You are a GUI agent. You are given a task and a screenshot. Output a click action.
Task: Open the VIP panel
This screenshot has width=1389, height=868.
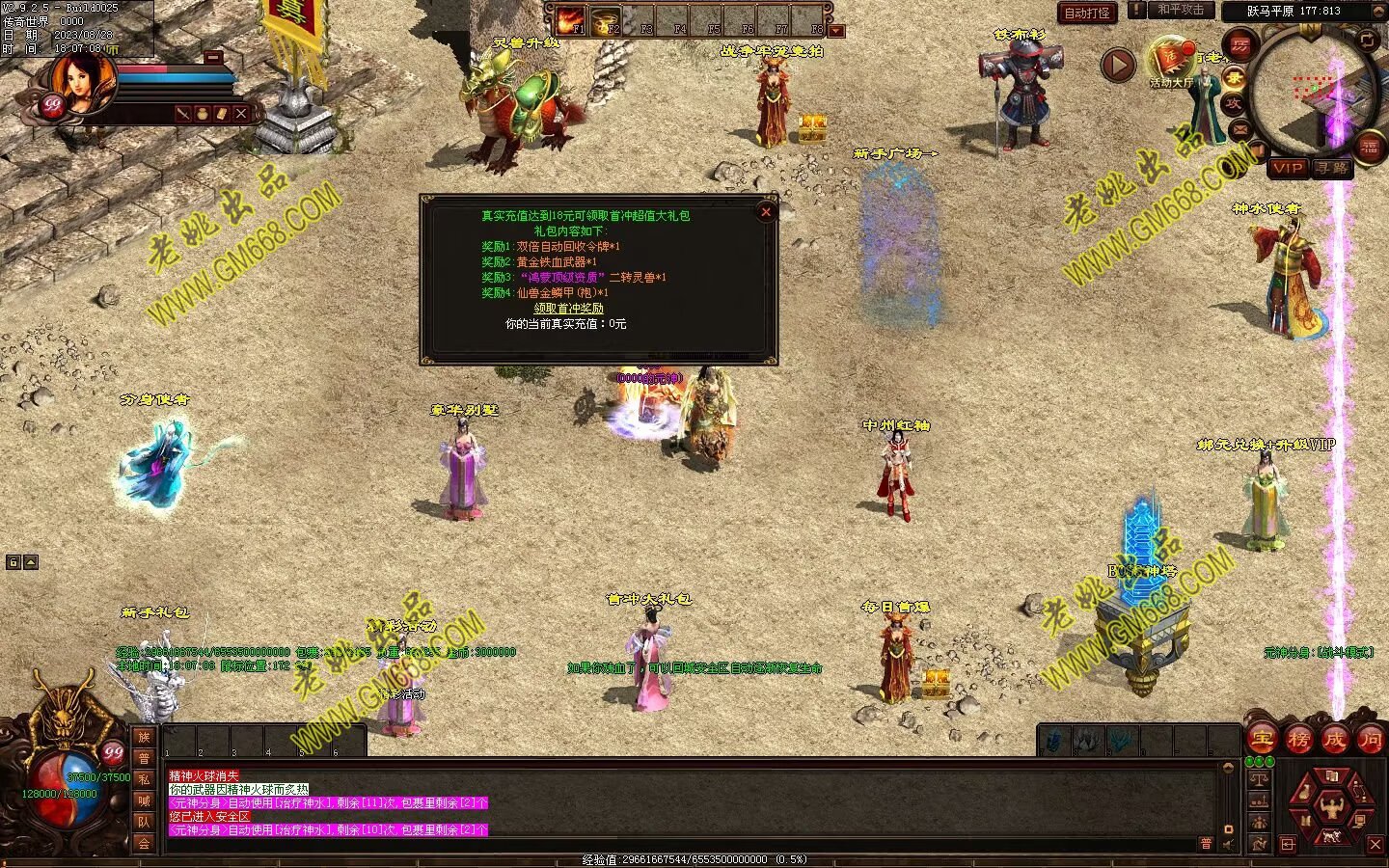[1287, 168]
